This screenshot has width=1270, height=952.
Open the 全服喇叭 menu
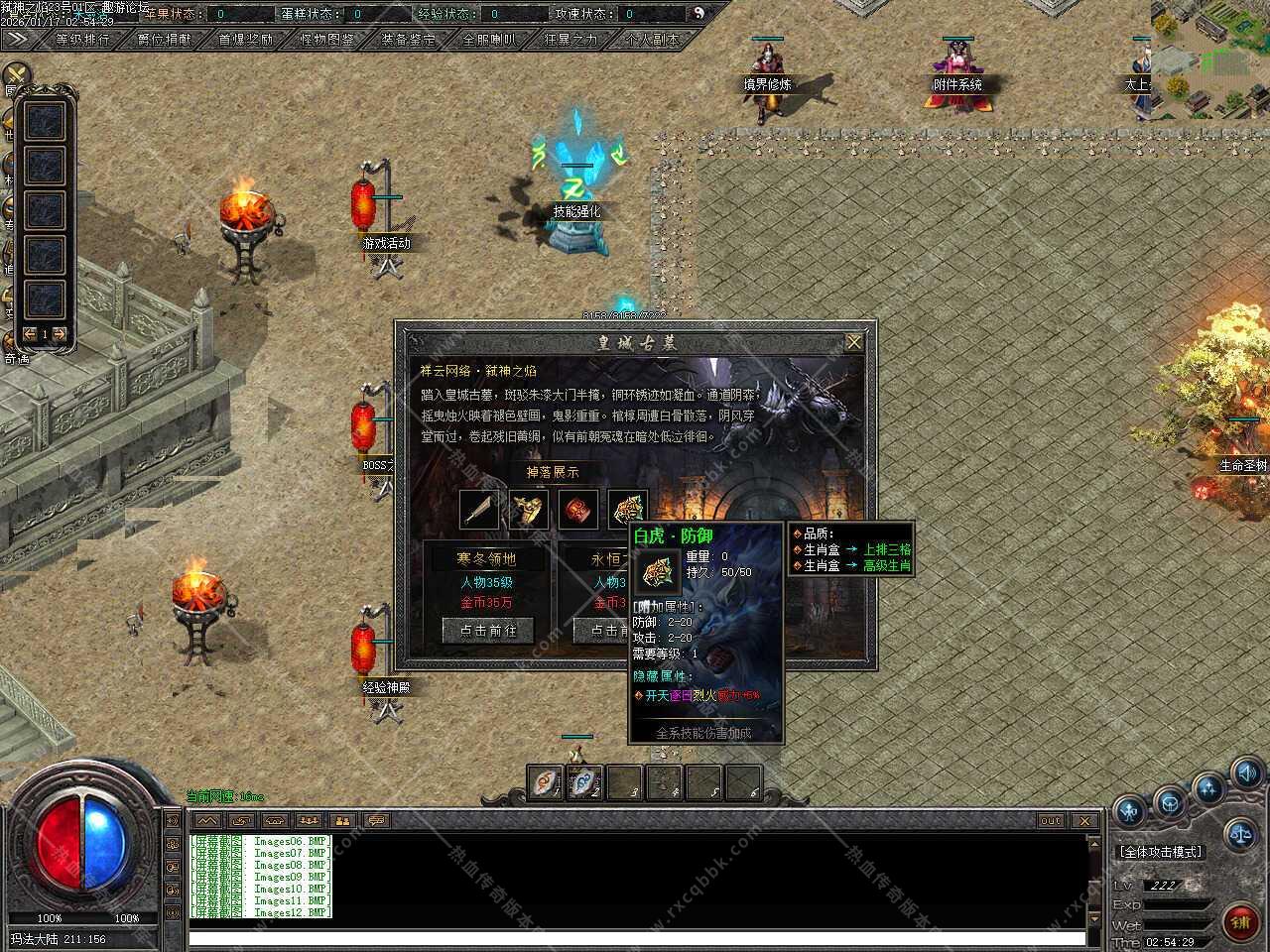[490, 40]
